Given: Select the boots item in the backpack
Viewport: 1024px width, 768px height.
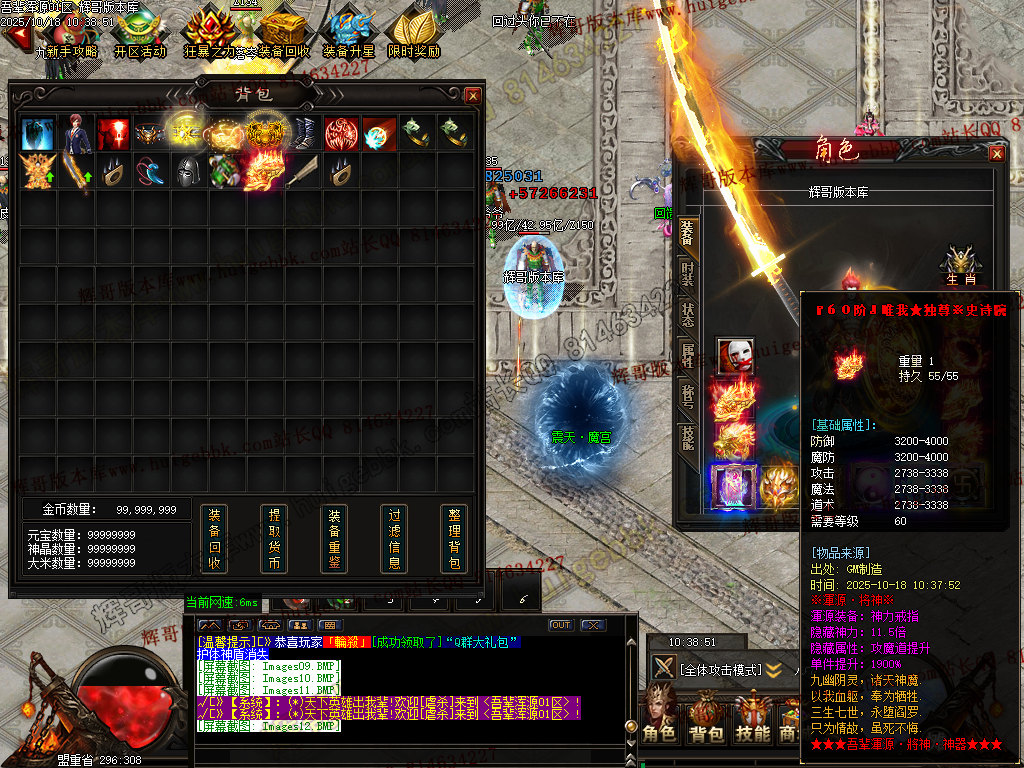Looking at the screenshot, I should pos(303,133).
